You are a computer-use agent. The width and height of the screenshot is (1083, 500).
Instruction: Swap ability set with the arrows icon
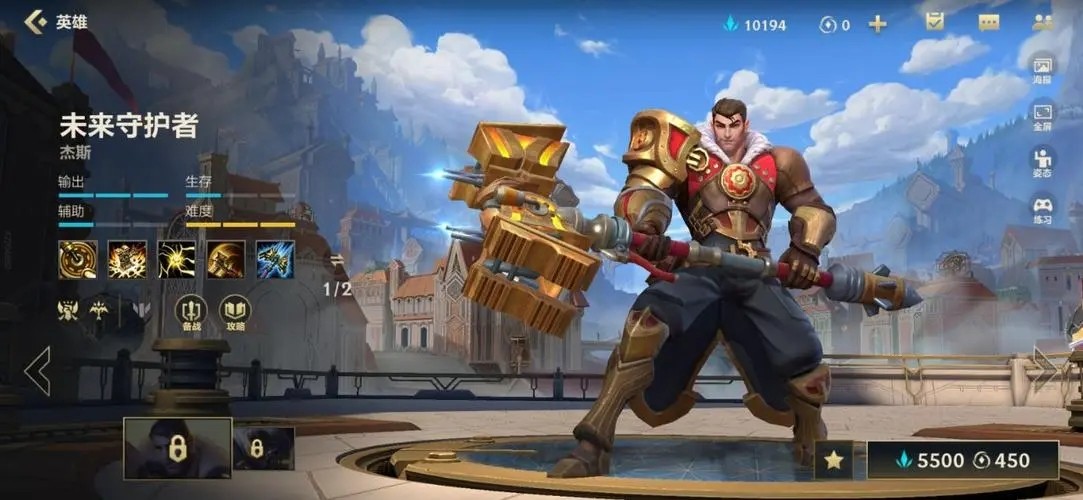click(337, 260)
